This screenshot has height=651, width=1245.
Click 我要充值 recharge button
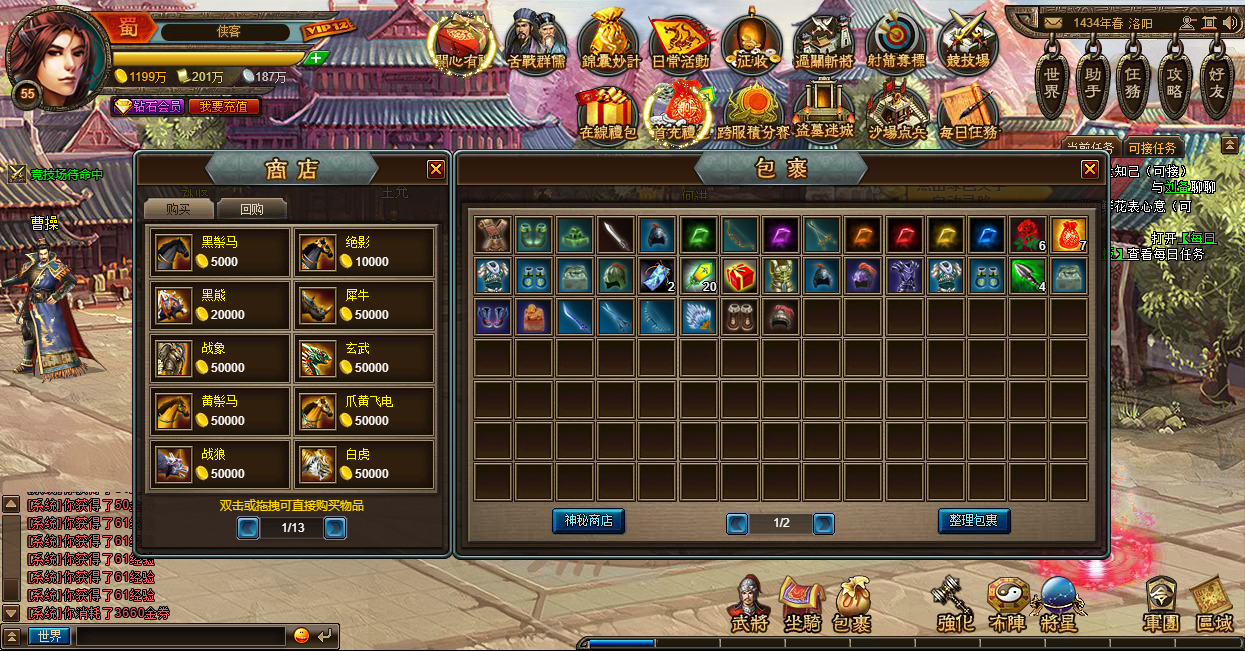pos(224,106)
